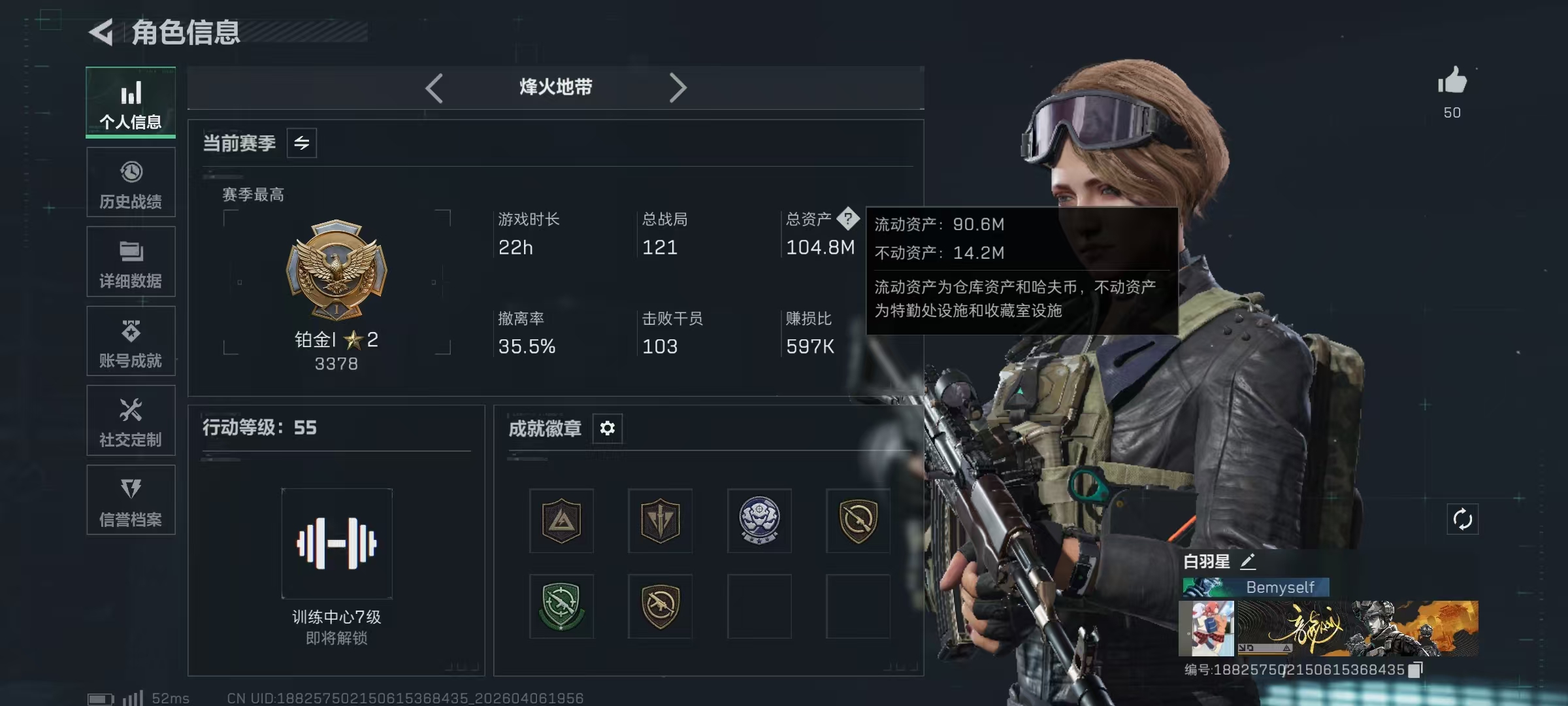Image resolution: width=1568 pixels, height=706 pixels.
Task: Open the 社交定制 tab
Action: pos(131,421)
